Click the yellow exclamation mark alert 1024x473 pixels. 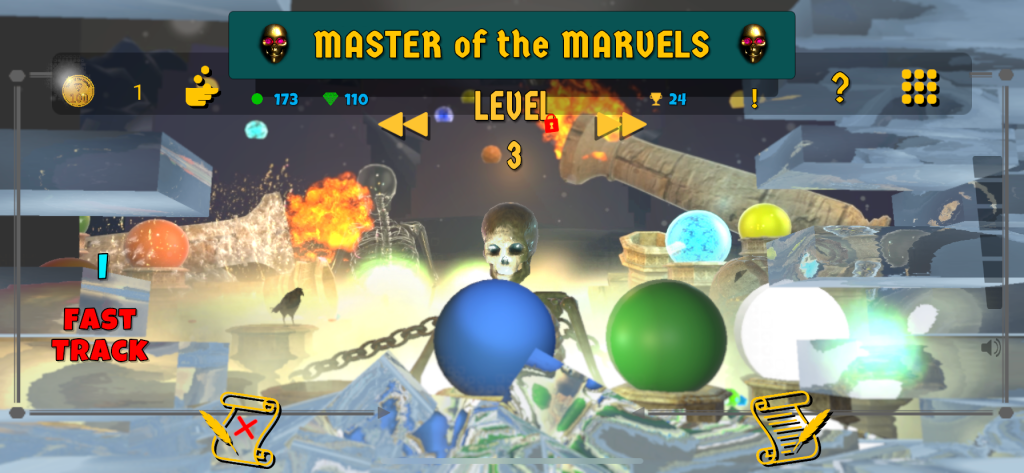tap(754, 98)
